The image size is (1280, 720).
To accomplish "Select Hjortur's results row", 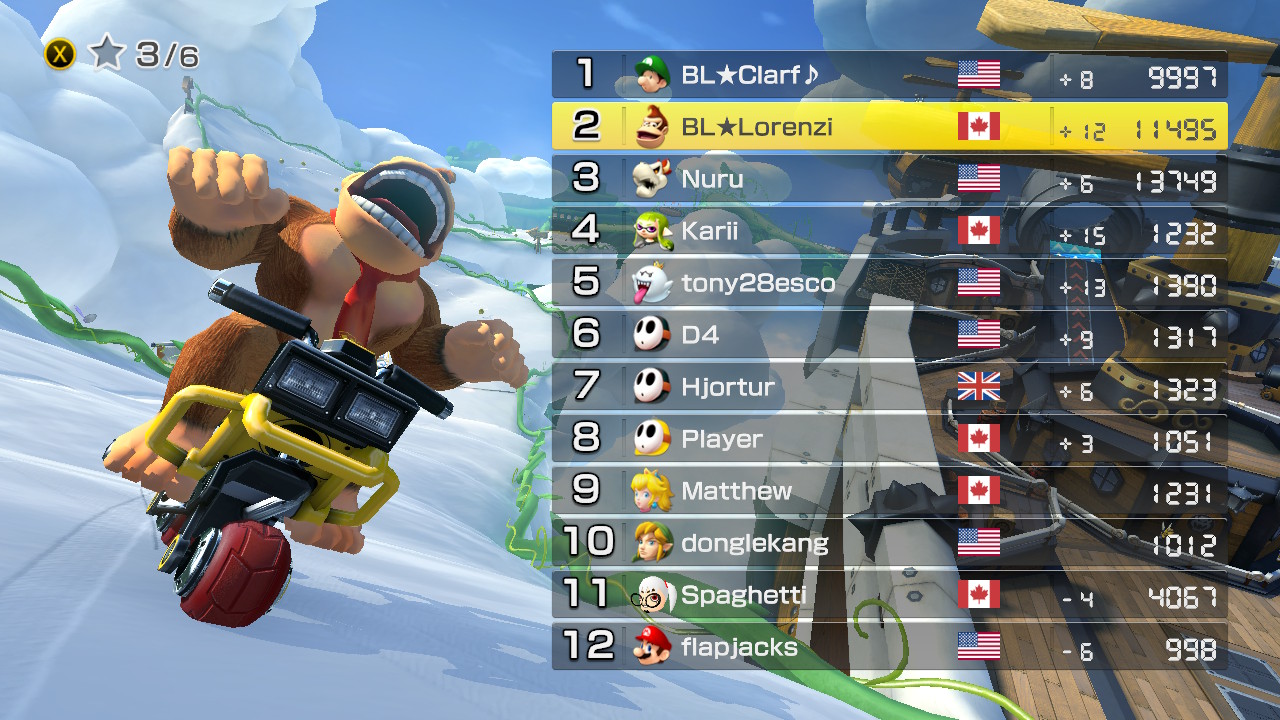I will click(889, 387).
